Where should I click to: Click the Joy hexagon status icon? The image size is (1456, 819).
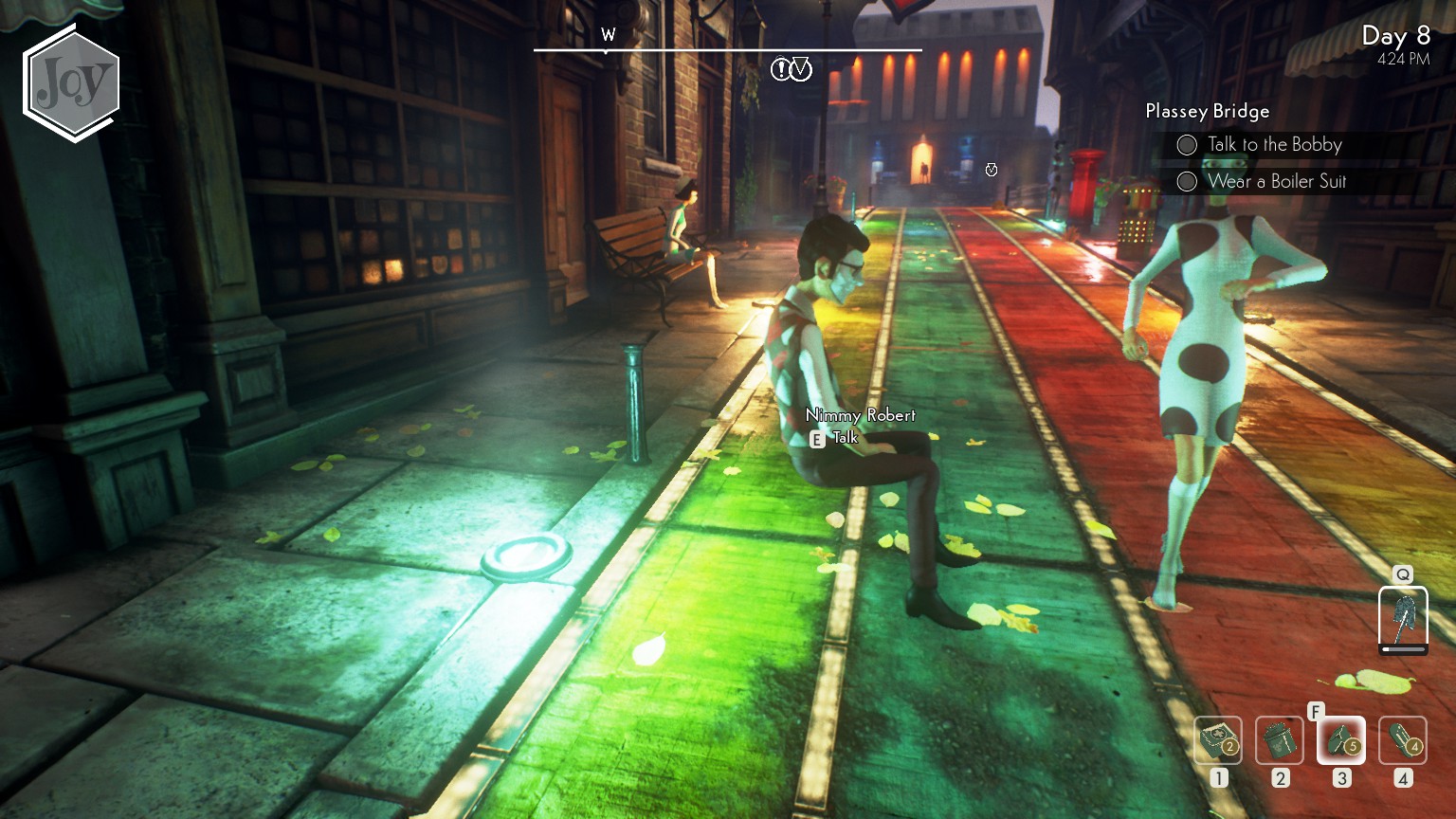point(72,84)
